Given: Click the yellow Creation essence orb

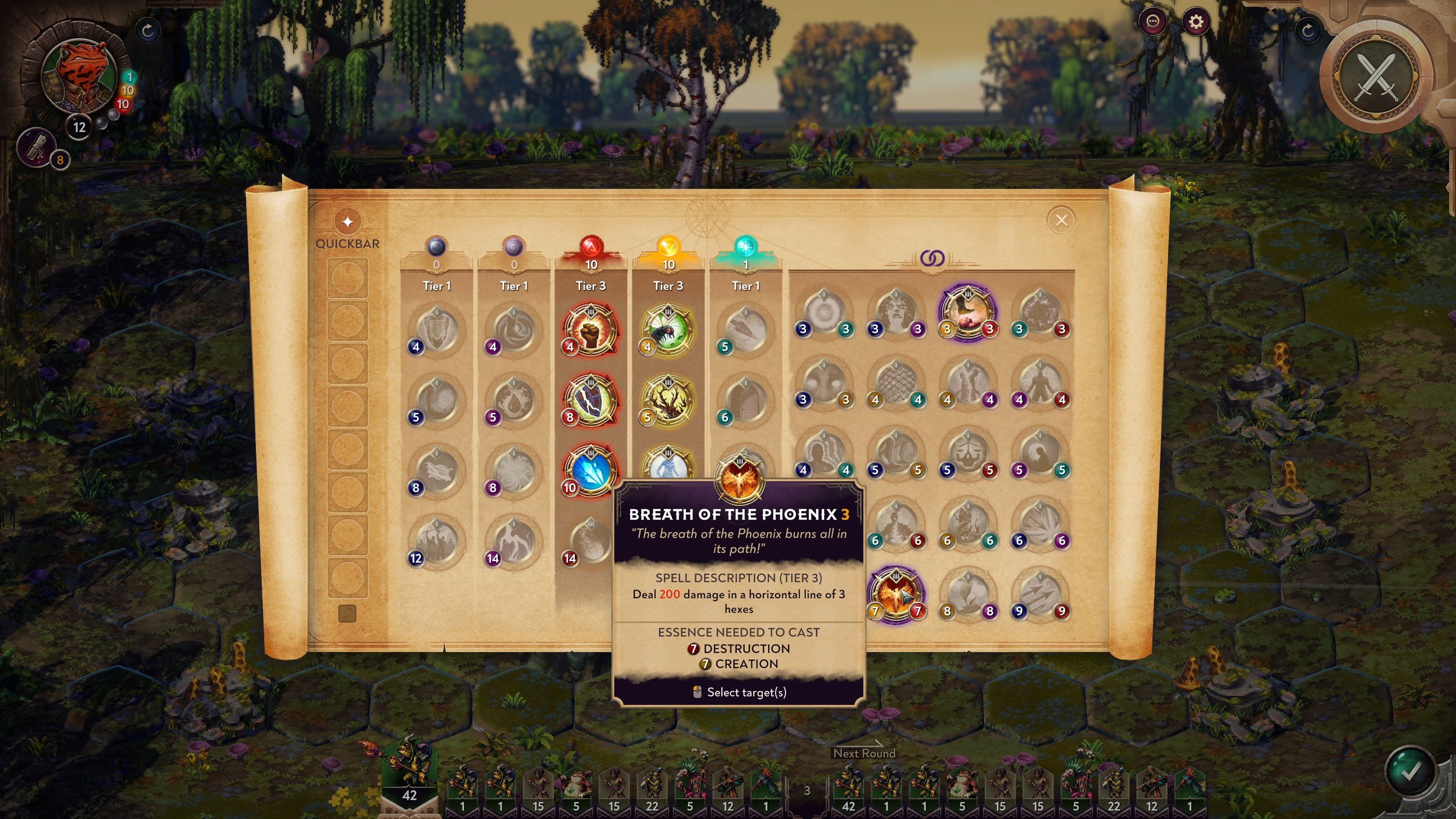Looking at the screenshot, I should tap(669, 247).
